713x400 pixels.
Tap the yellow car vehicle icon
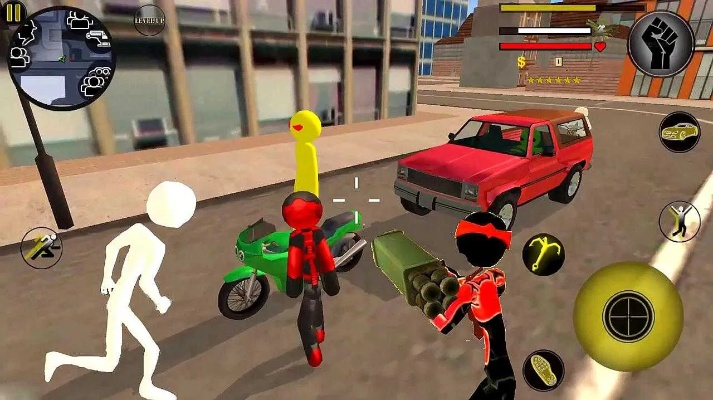tap(679, 131)
